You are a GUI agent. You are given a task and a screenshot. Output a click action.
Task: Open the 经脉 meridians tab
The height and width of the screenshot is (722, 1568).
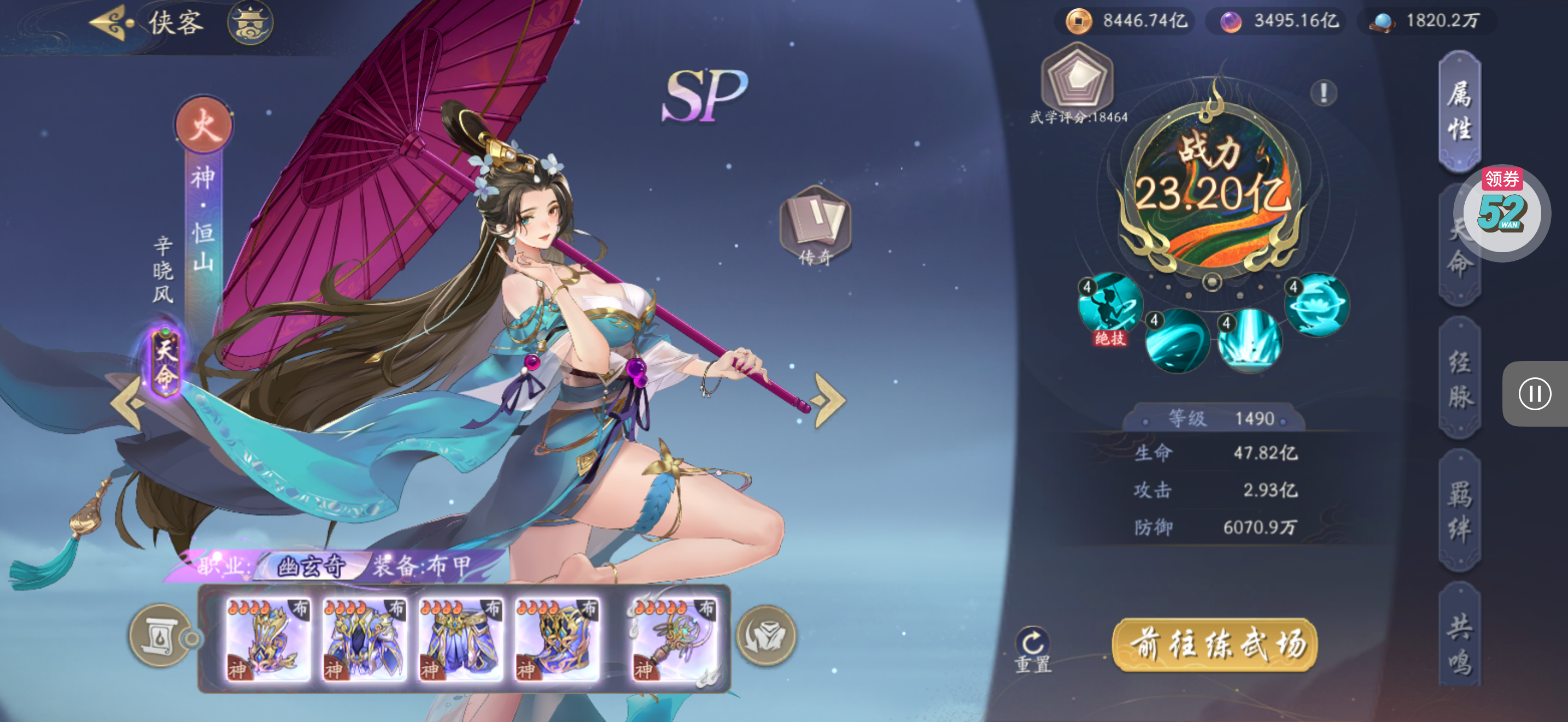click(x=1460, y=379)
